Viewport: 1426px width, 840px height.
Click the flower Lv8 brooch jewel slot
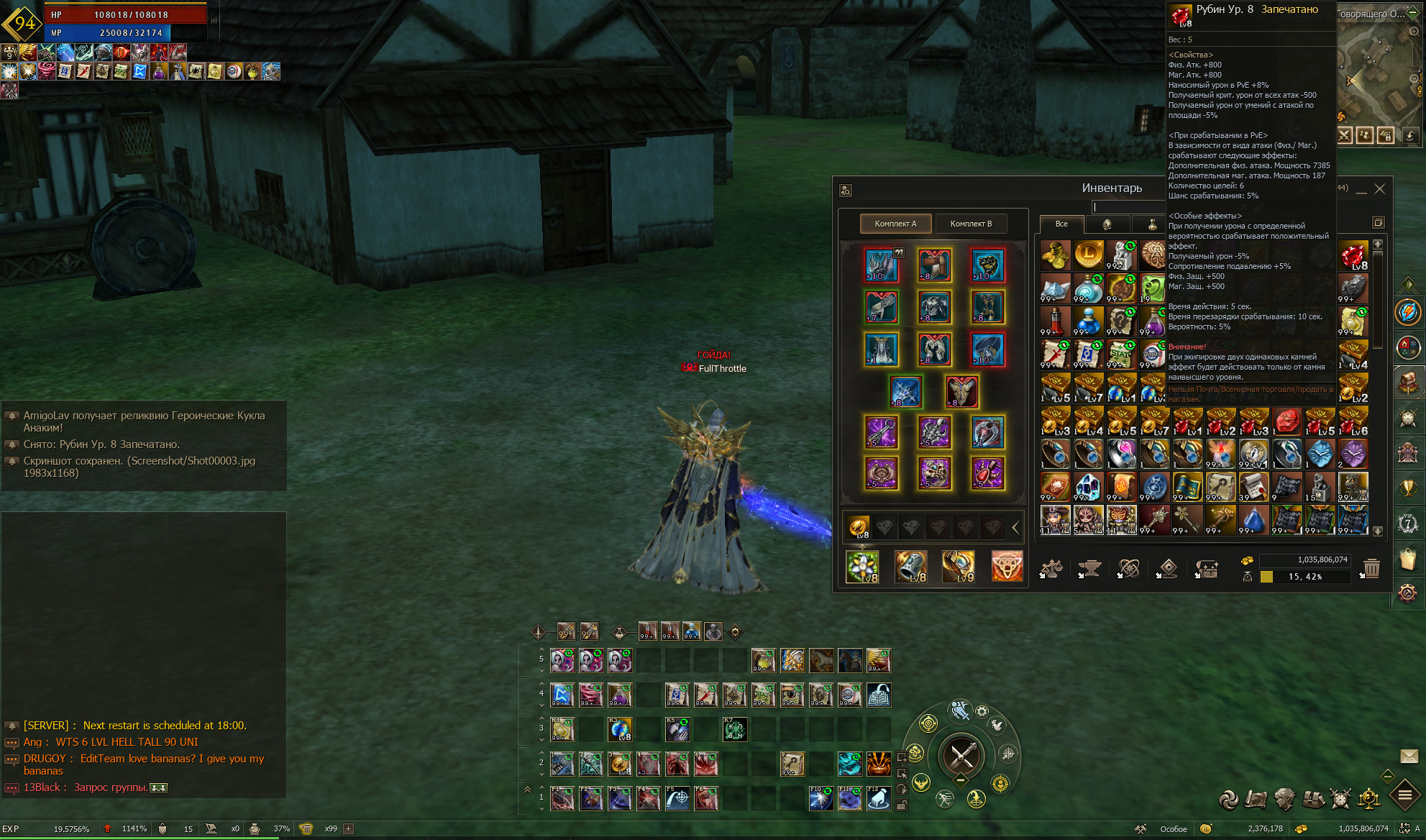point(861,567)
